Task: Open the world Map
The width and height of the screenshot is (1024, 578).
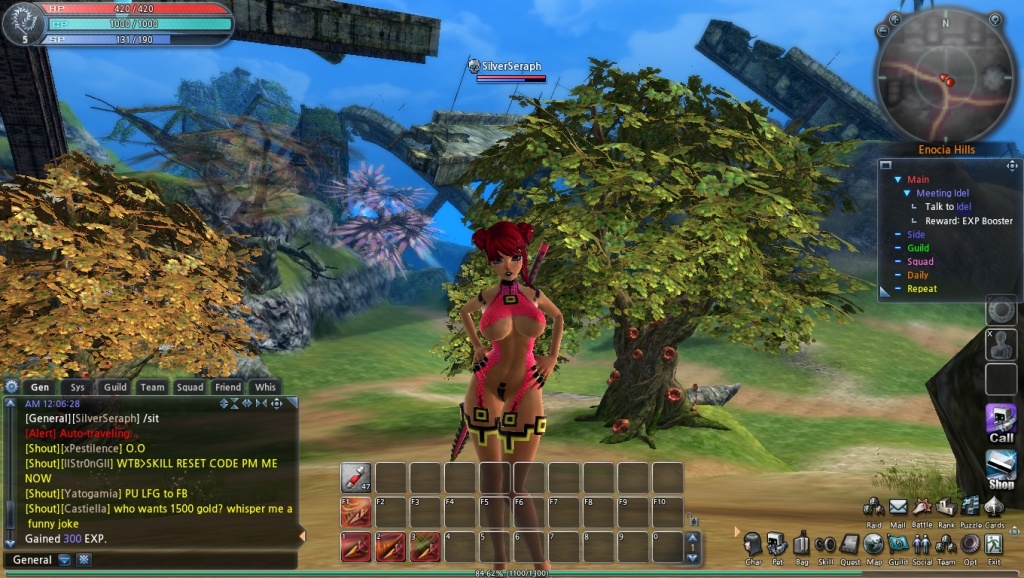Action: 874,544
